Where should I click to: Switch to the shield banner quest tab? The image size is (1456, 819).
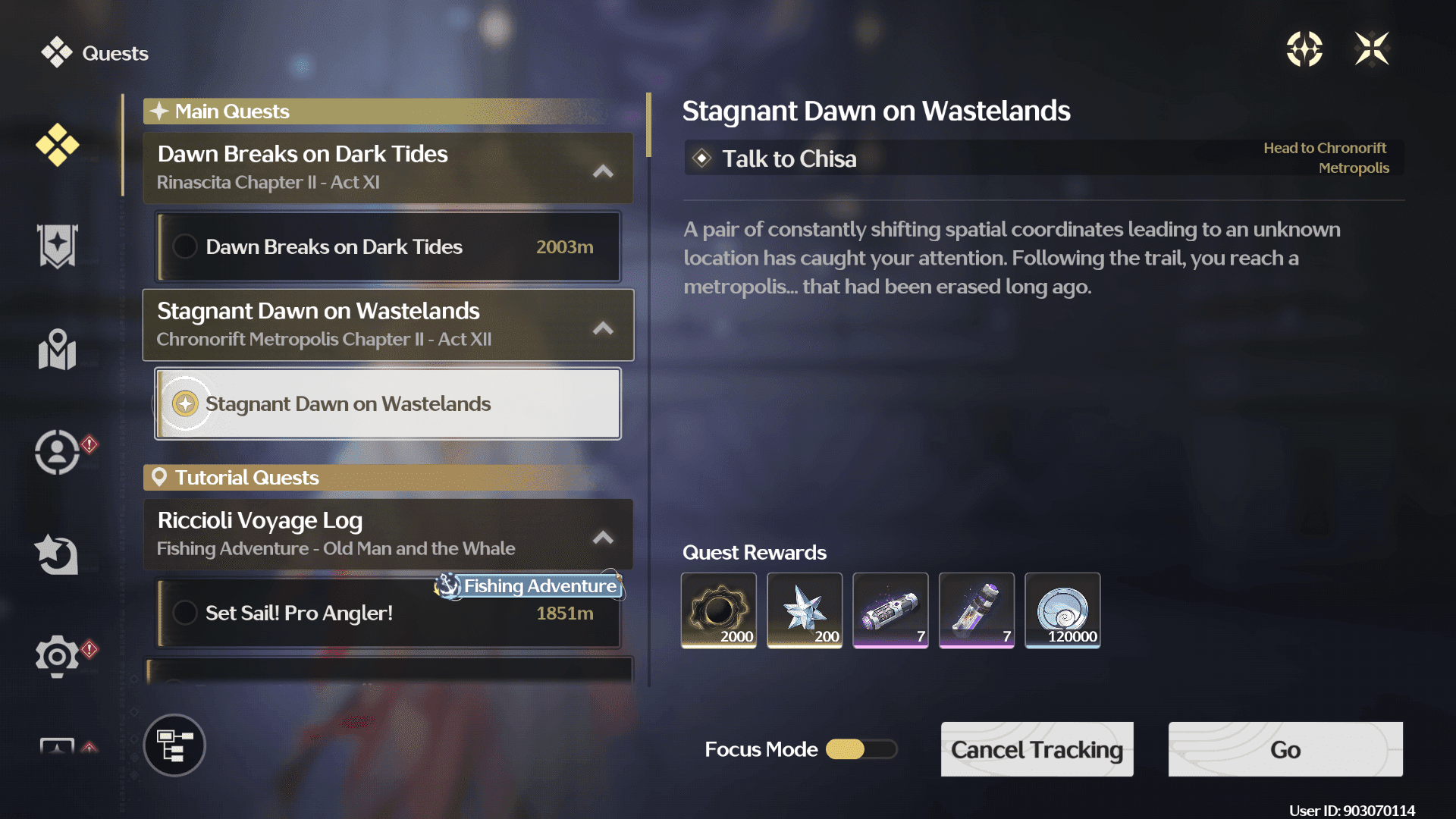[x=57, y=246]
